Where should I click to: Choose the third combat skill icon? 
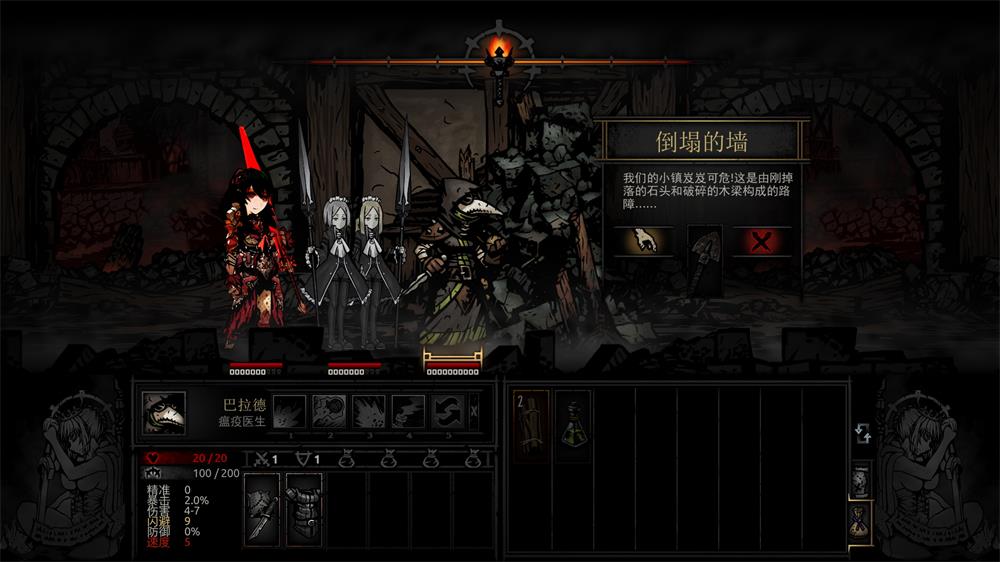(x=369, y=411)
